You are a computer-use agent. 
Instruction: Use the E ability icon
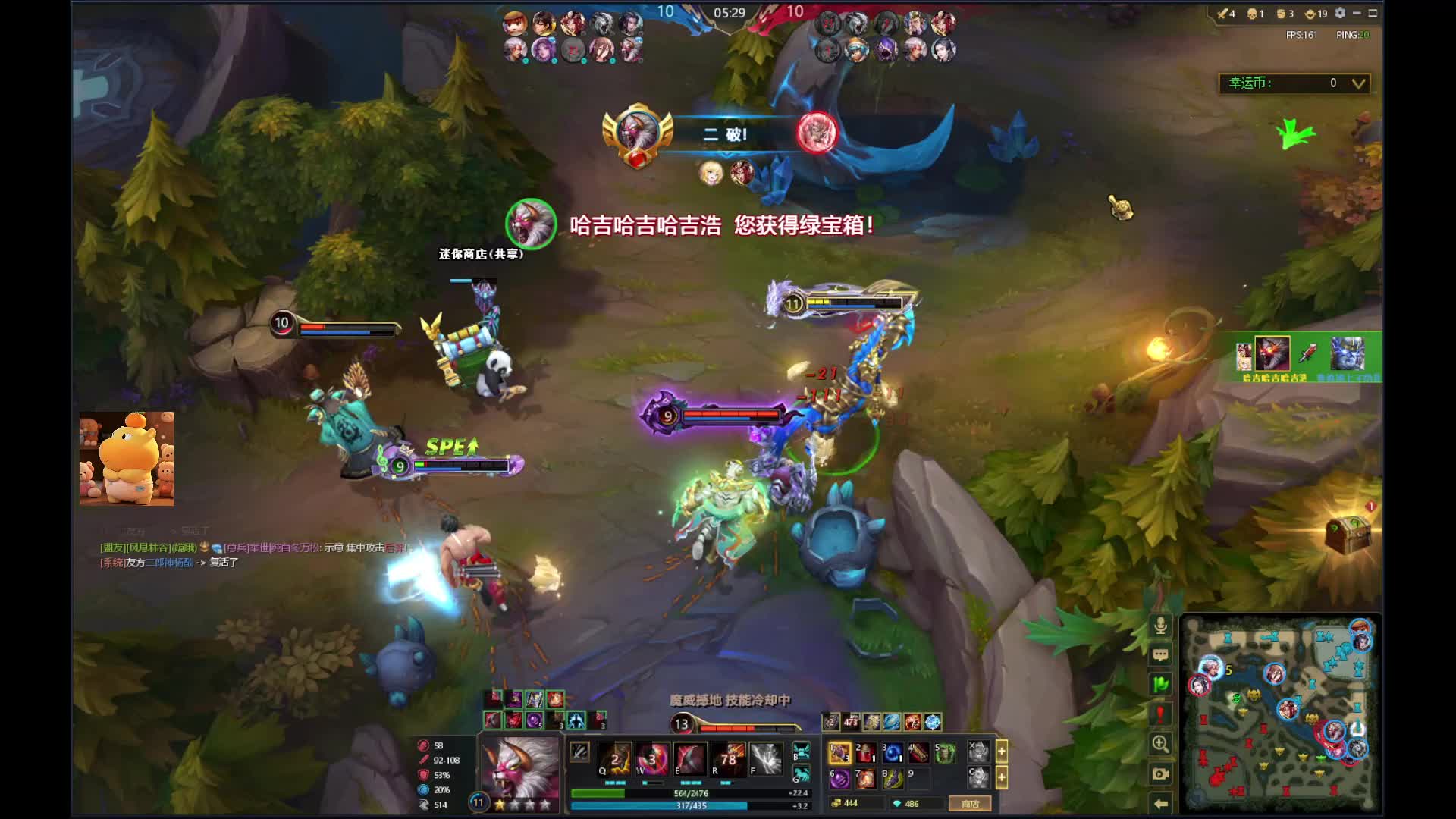click(690, 758)
